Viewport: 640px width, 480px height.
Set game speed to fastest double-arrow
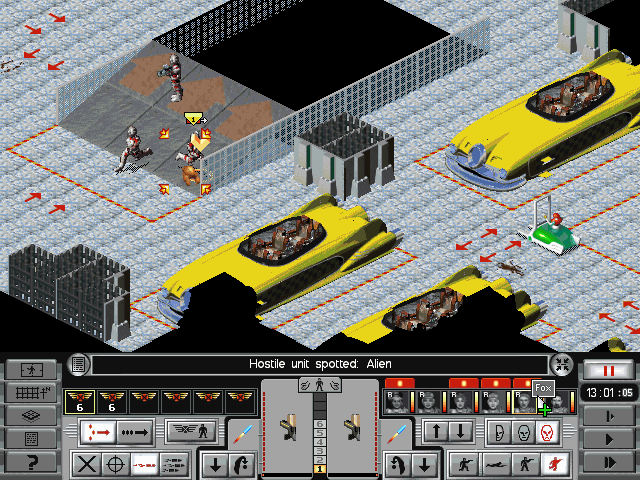click(x=608, y=462)
